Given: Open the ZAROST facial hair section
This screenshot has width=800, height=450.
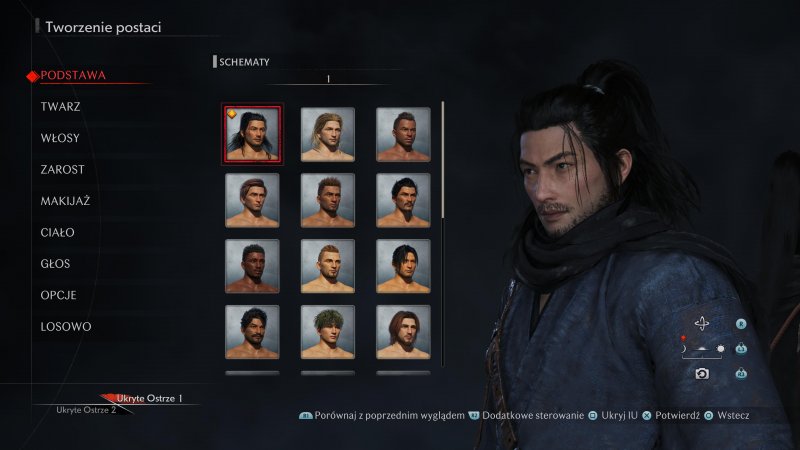Looking at the screenshot, I should click(62, 170).
